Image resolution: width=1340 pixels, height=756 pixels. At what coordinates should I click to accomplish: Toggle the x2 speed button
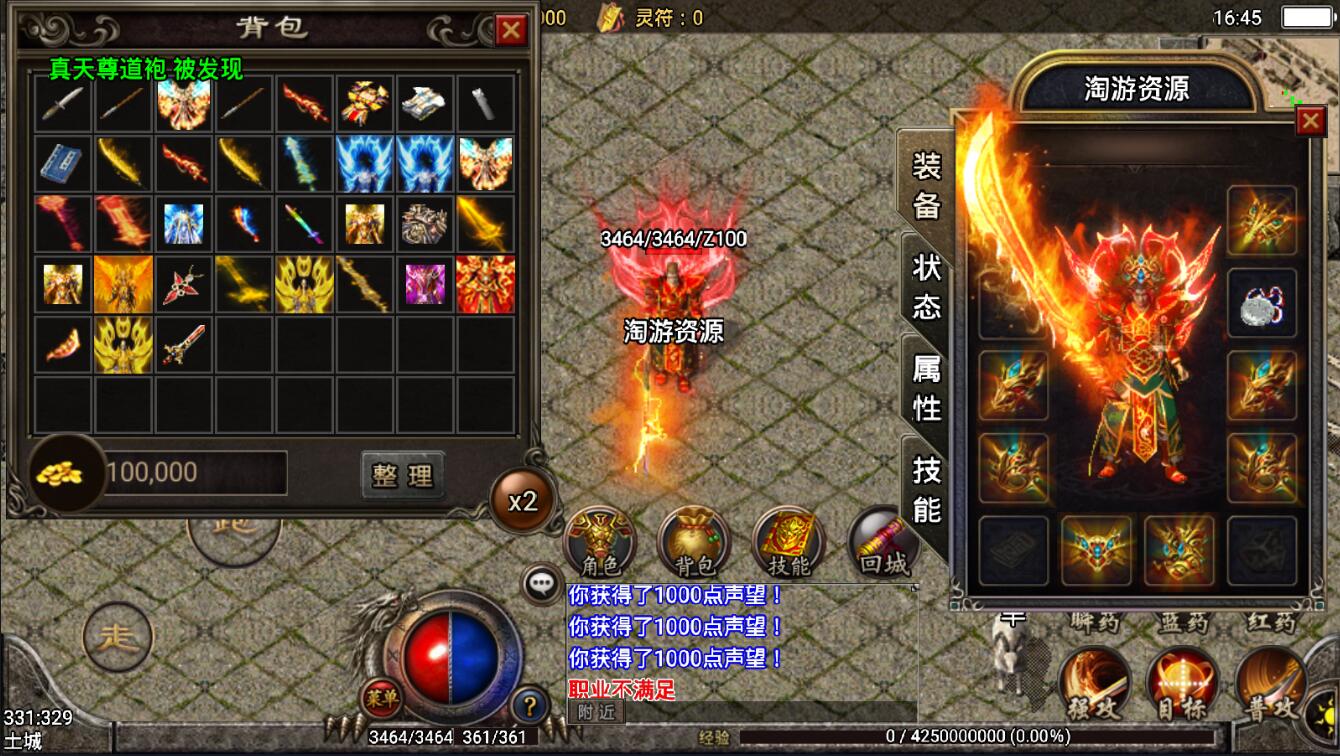(x=523, y=500)
